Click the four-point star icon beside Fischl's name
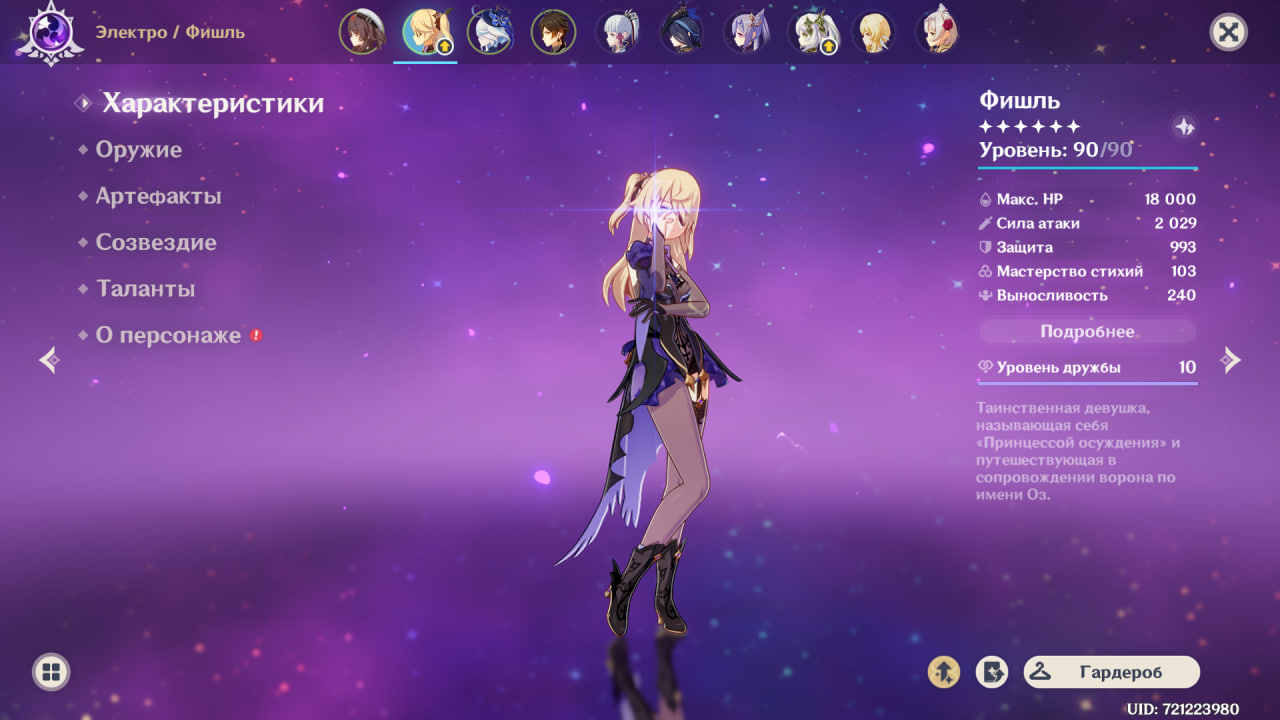Screen dimensions: 1280x720 tap(1184, 127)
